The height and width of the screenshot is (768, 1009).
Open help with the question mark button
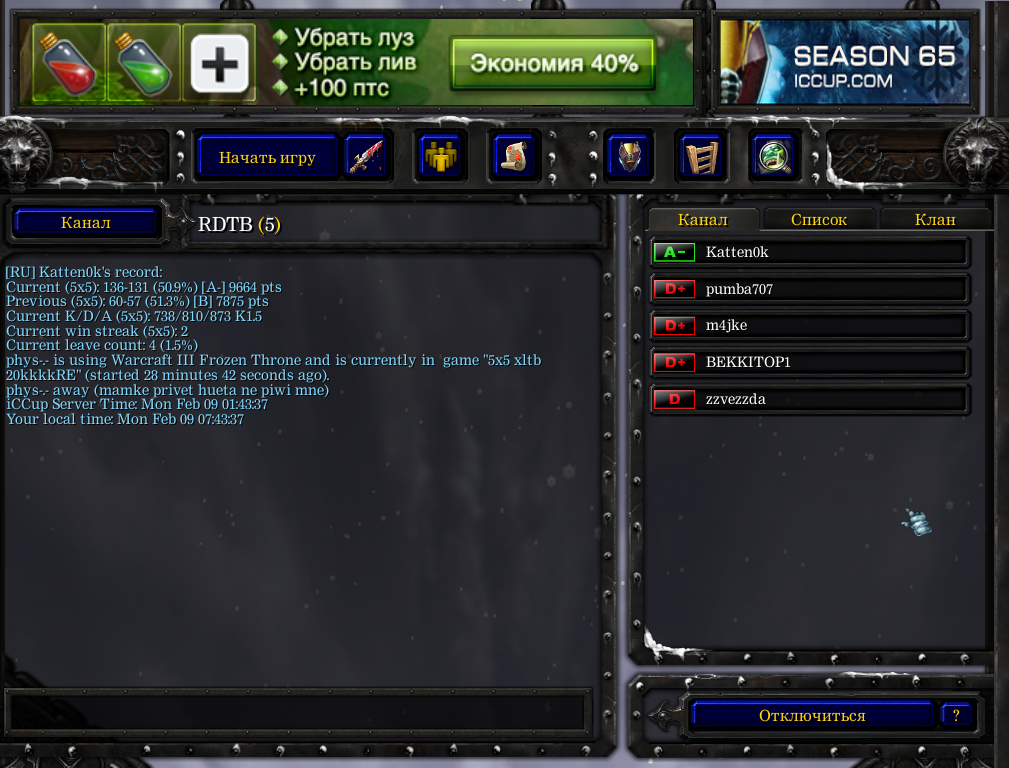point(956,716)
